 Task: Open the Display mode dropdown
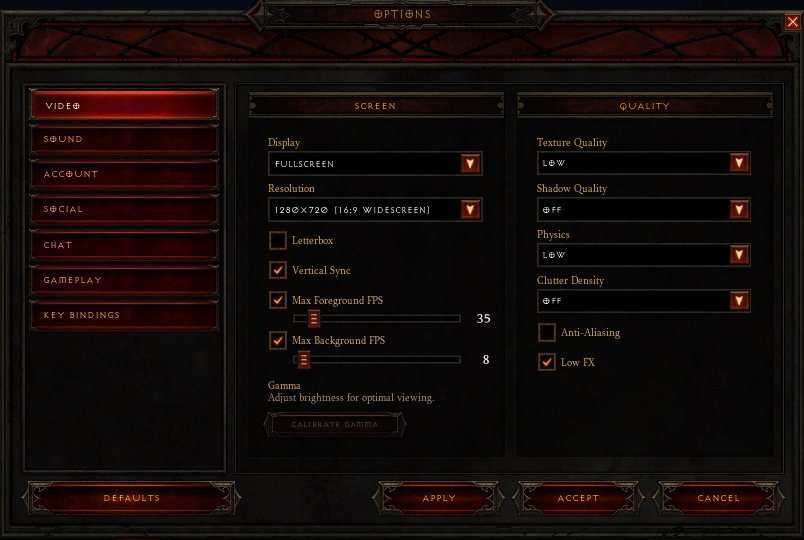tap(470, 164)
